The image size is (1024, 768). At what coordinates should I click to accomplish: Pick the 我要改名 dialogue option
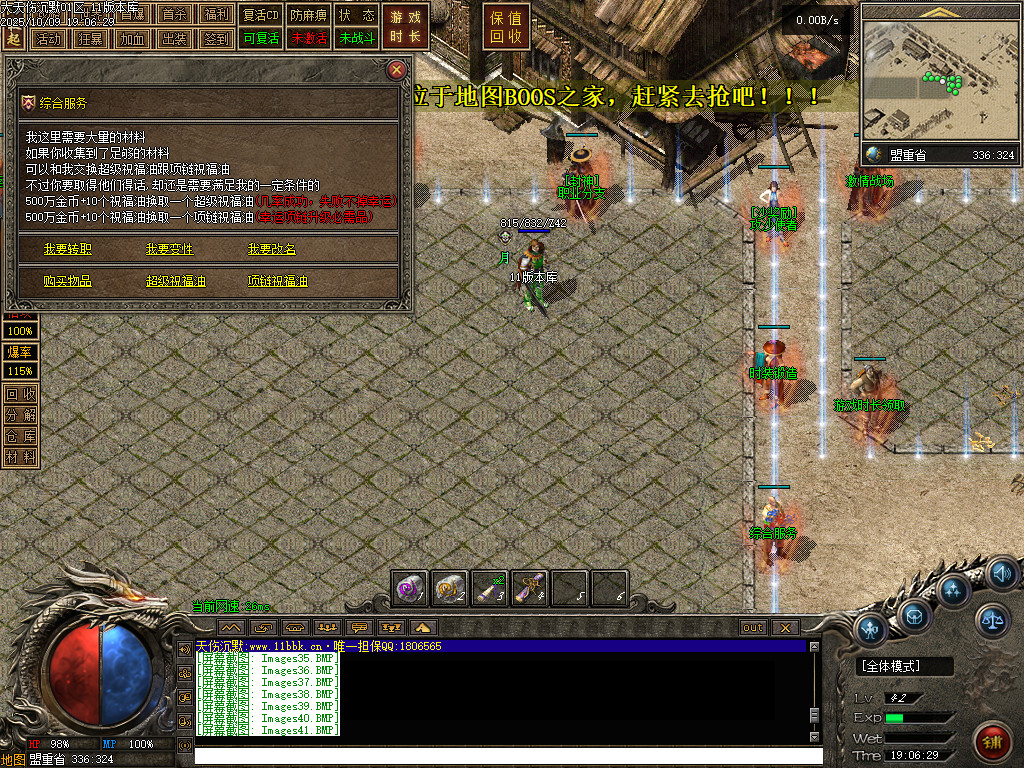[x=272, y=249]
